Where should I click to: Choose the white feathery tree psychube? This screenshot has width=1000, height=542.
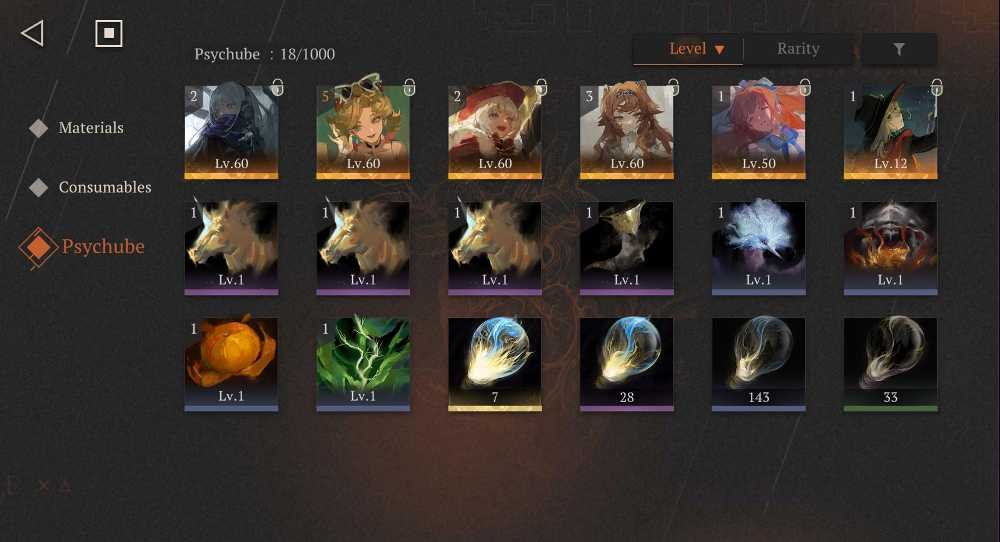tap(758, 247)
